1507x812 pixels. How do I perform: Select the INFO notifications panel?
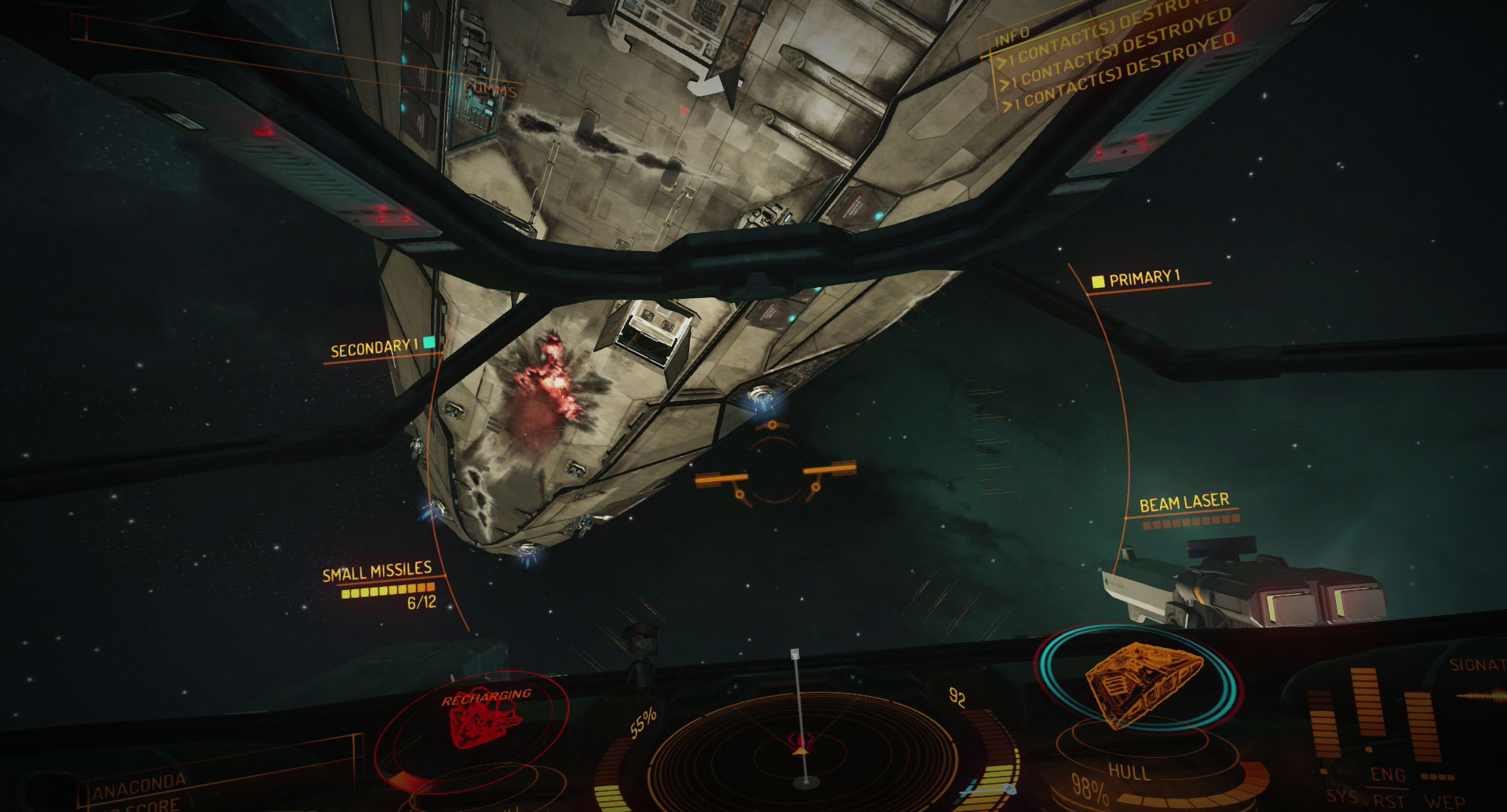pyautogui.click(x=1012, y=36)
